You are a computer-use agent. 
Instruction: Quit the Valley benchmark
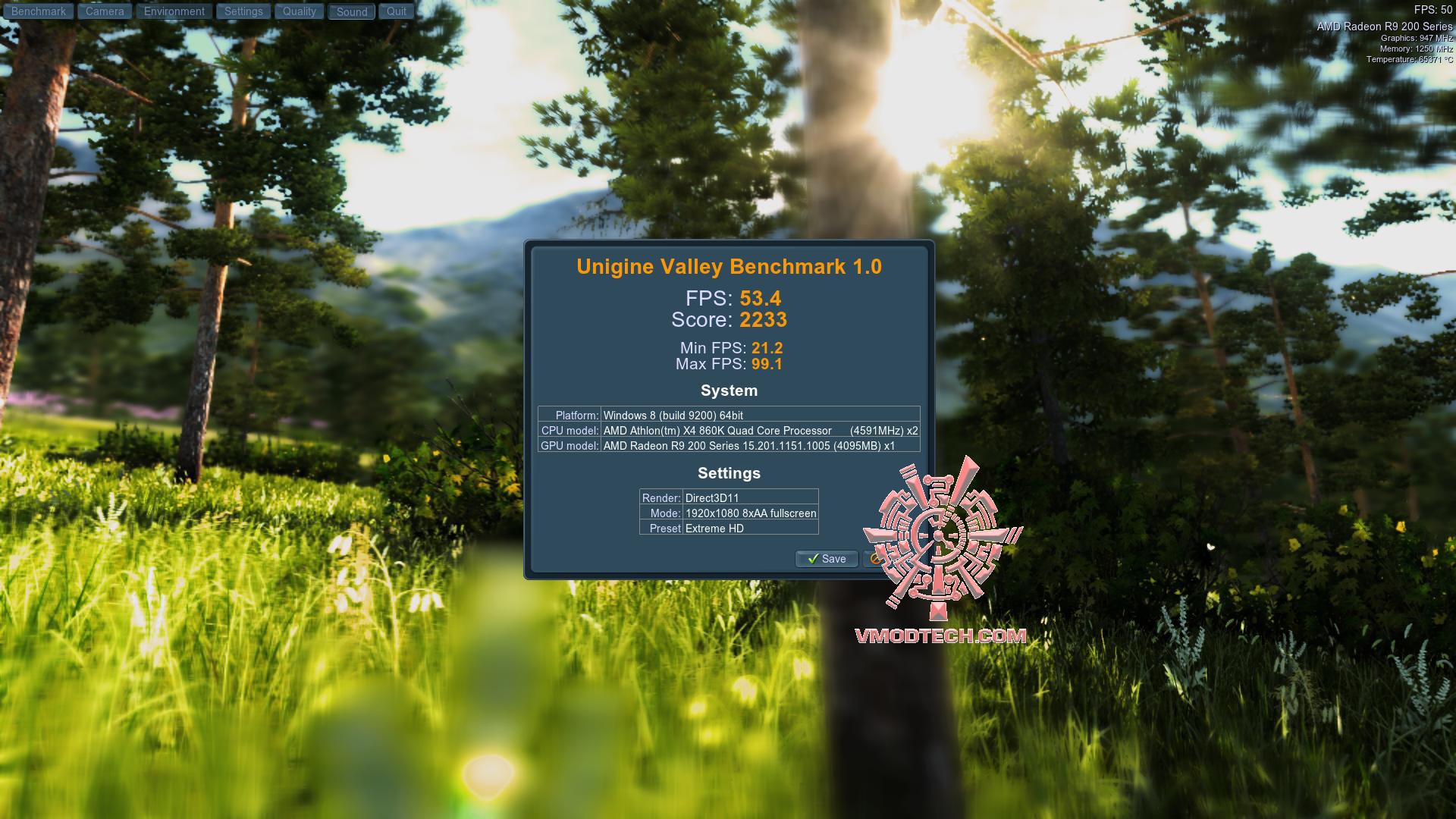(x=397, y=11)
